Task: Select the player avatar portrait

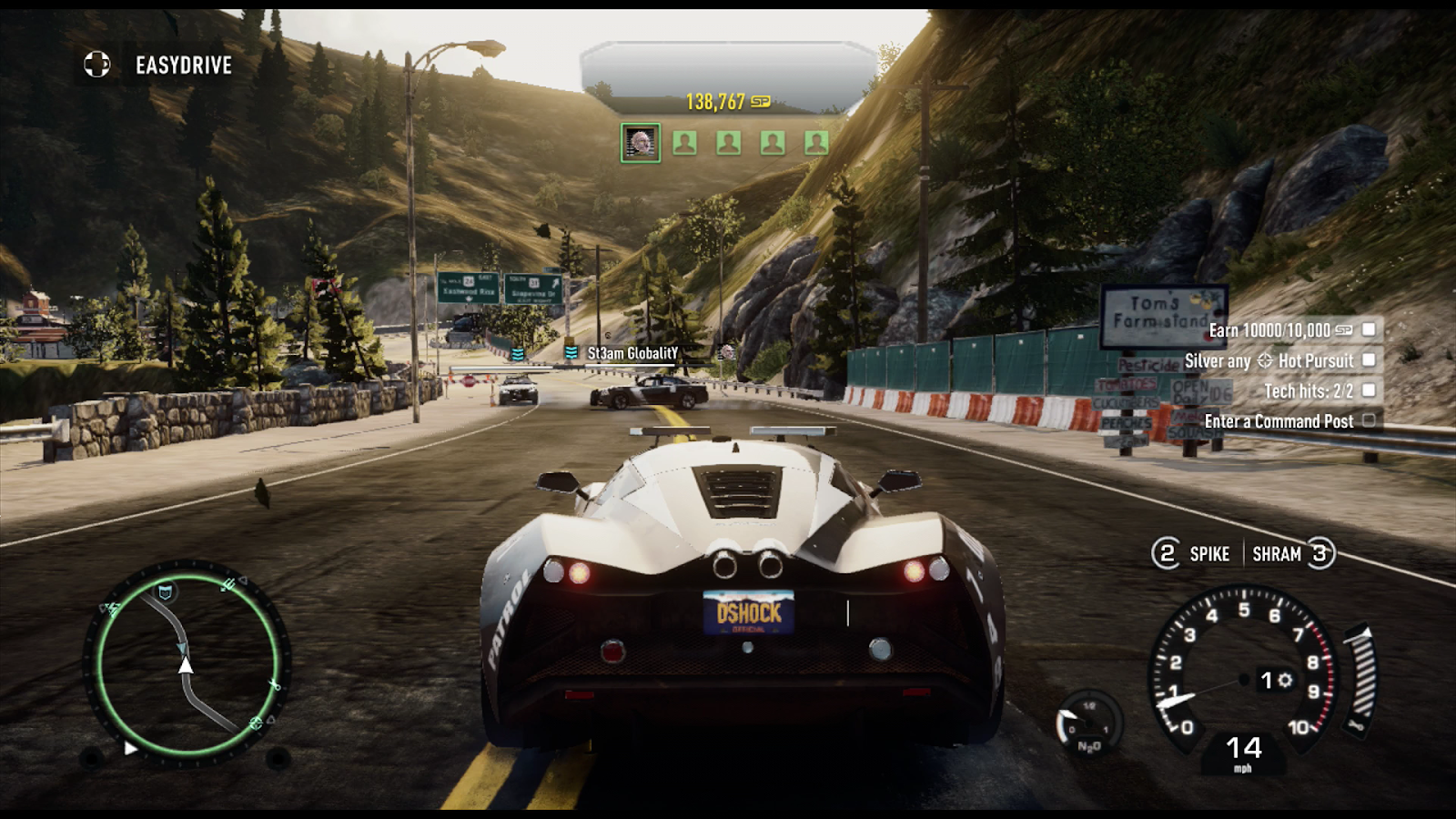Action: coord(641,143)
